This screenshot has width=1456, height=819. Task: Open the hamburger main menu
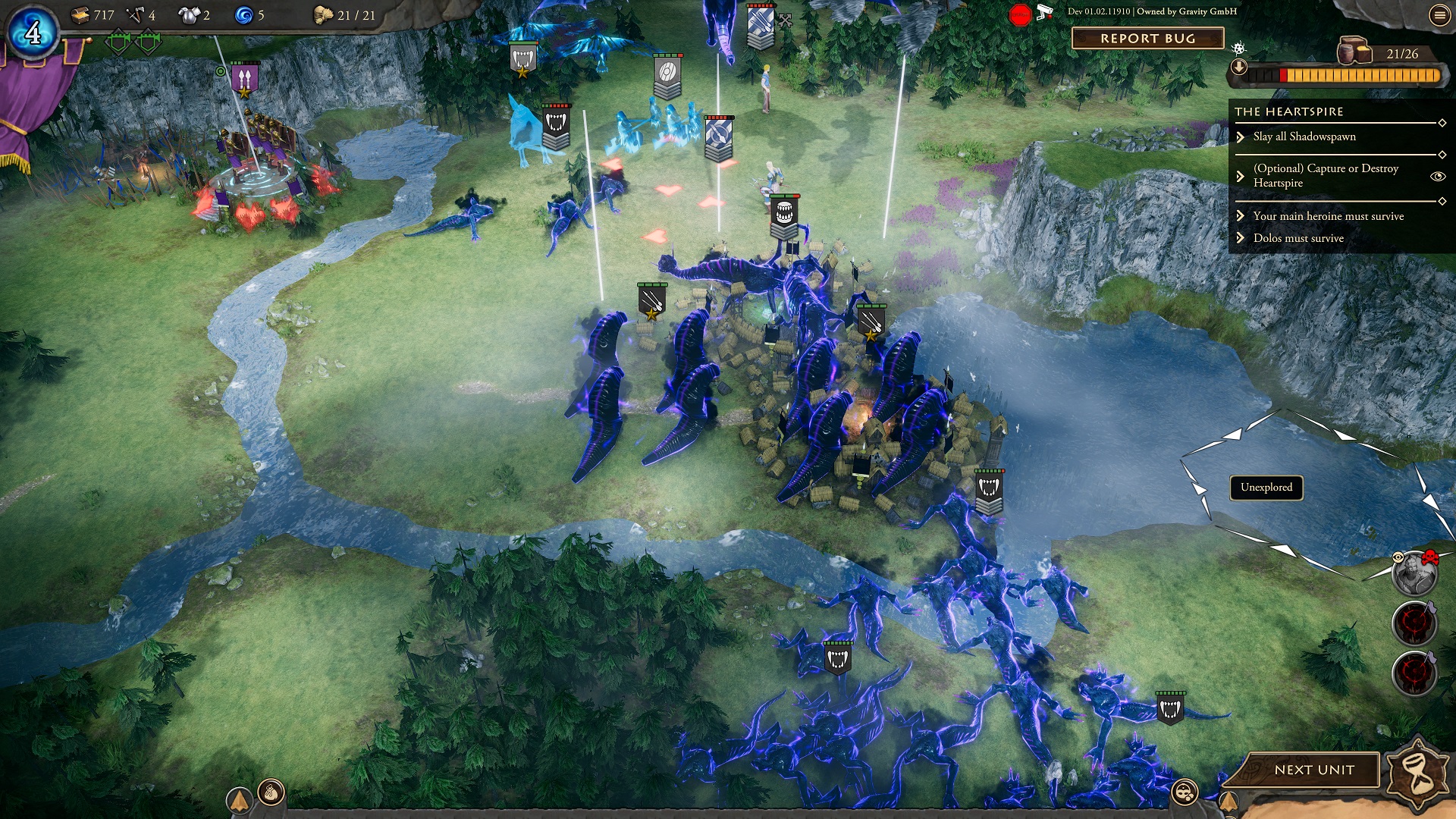point(1439,15)
